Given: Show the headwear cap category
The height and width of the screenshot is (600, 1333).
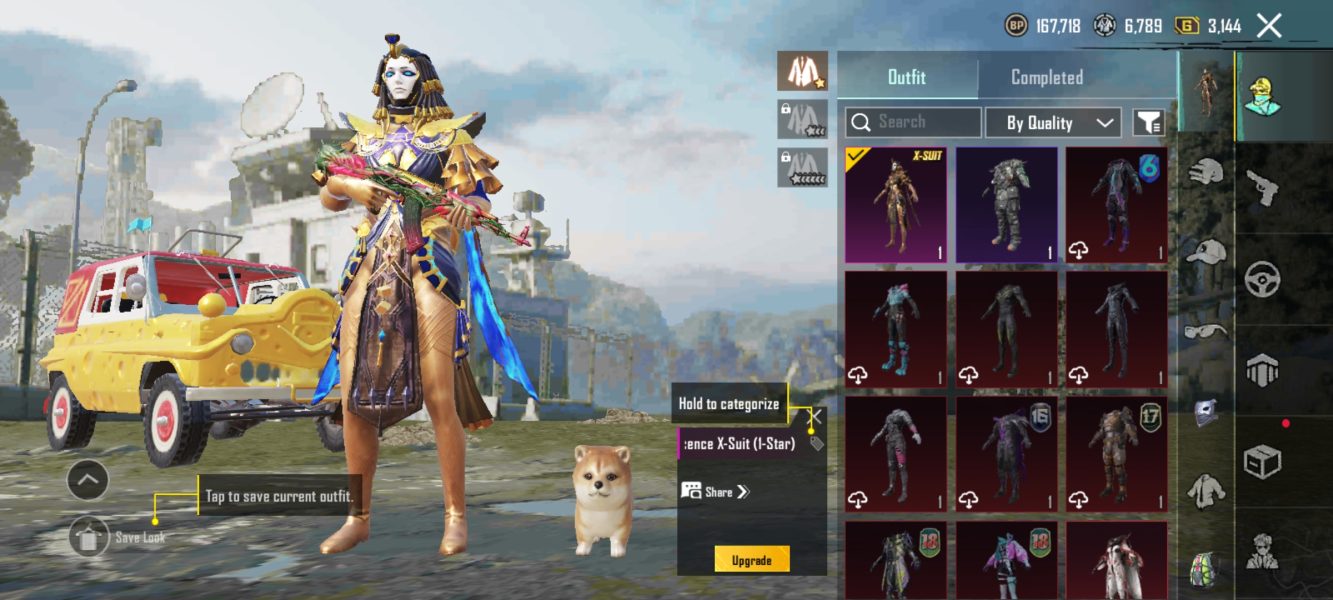Looking at the screenshot, I should (x=1206, y=252).
